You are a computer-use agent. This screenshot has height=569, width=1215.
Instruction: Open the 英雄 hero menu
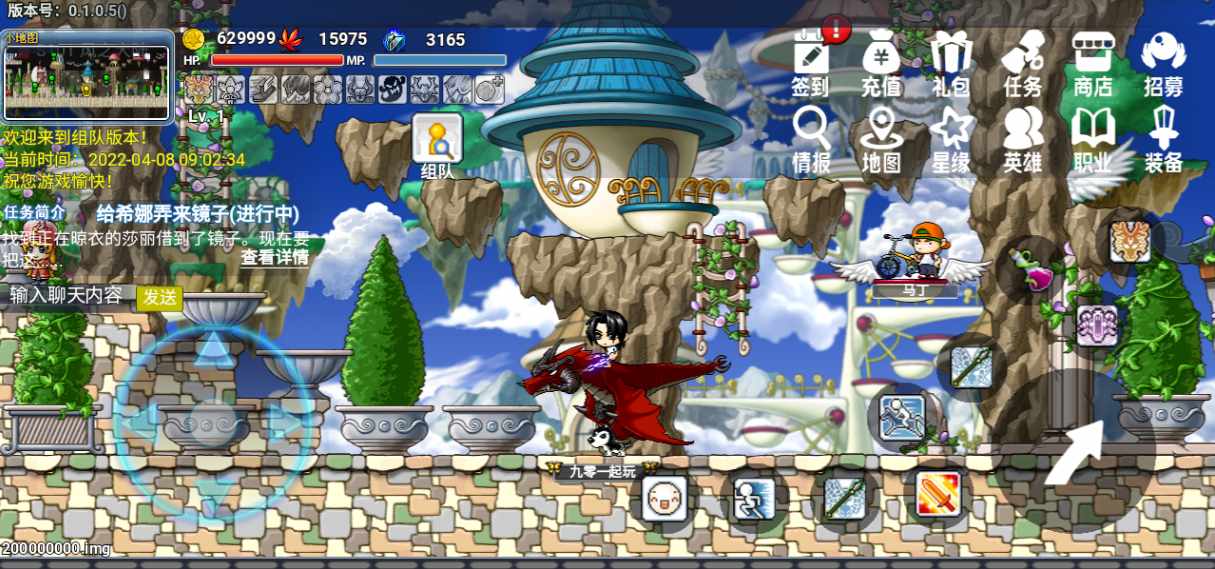pos(1022,140)
